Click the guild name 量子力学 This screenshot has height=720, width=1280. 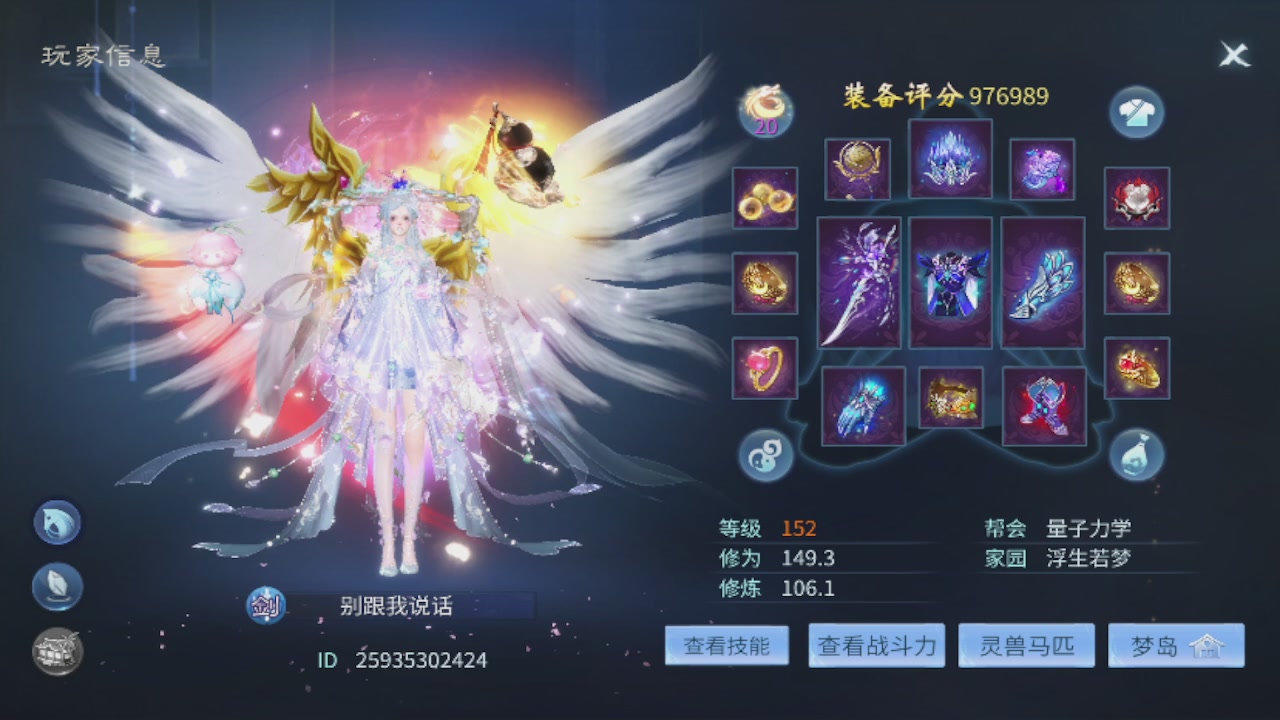(x=1087, y=528)
